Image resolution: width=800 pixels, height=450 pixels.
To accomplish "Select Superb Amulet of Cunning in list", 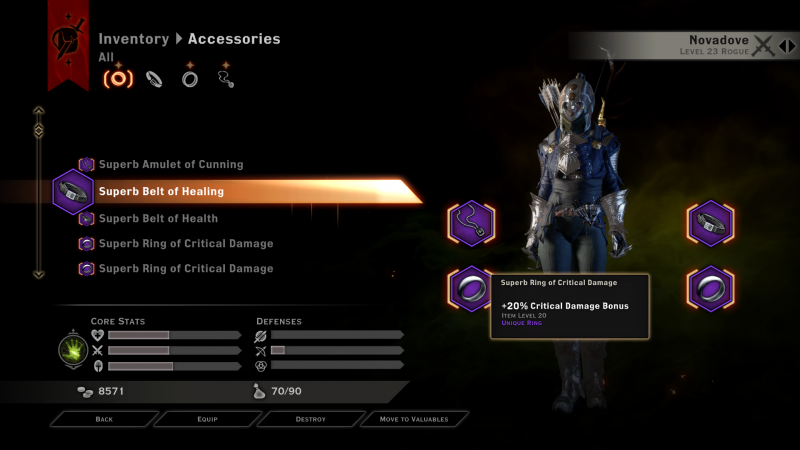I will click(x=170, y=164).
